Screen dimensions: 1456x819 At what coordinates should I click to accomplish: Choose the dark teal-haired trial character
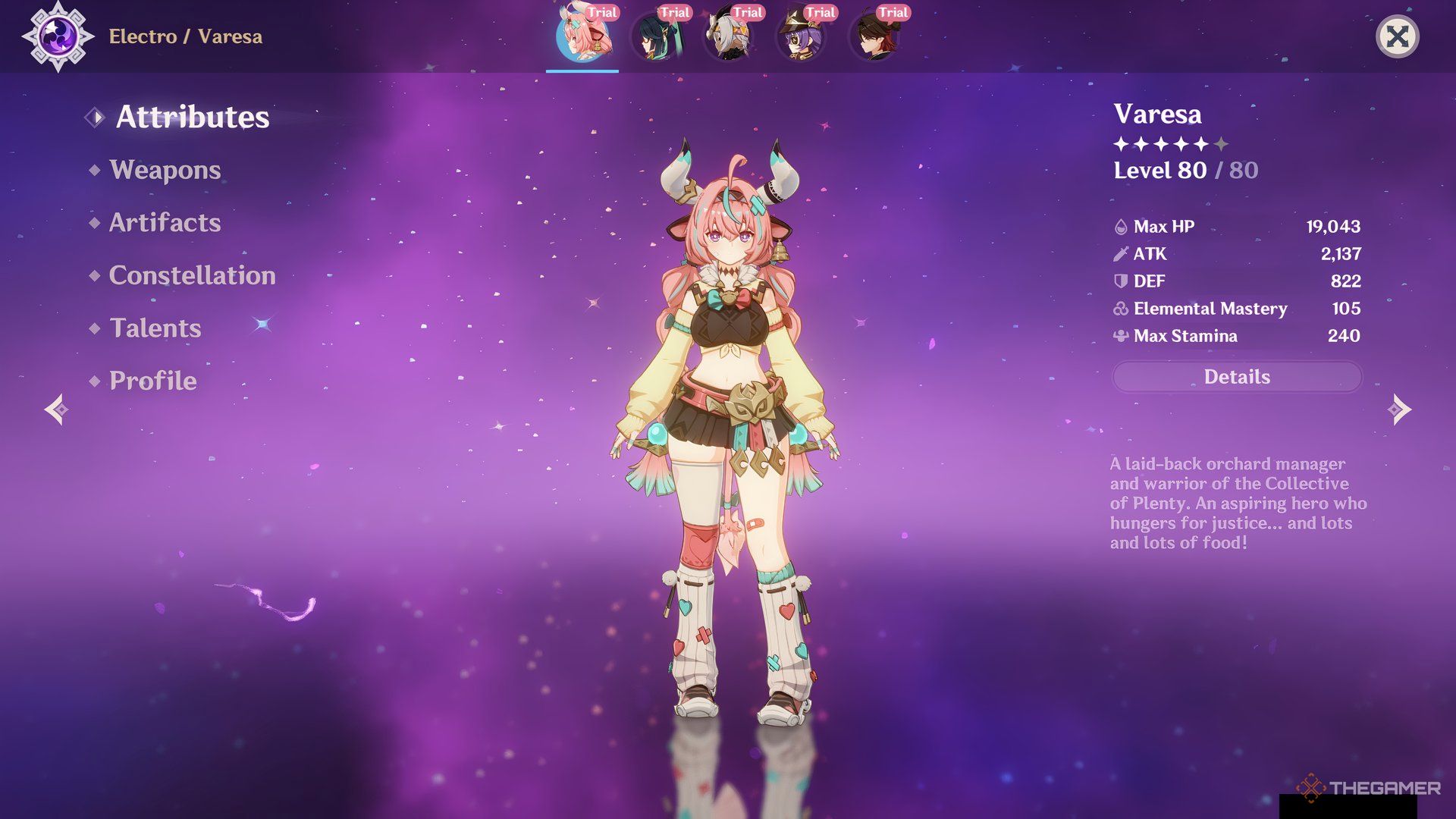tap(655, 36)
